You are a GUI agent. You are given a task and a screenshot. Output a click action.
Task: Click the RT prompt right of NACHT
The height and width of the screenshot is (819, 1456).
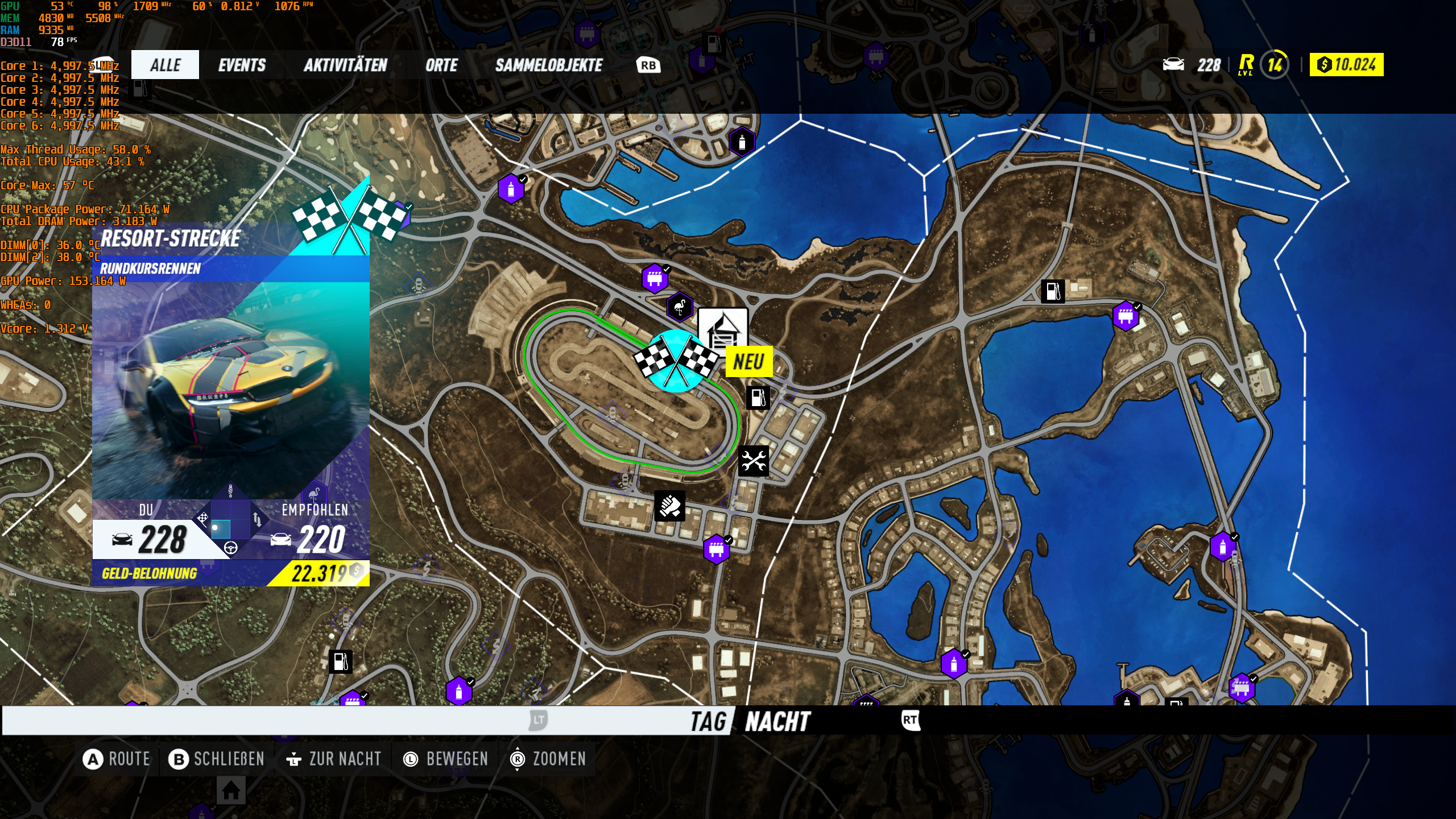coord(912,718)
